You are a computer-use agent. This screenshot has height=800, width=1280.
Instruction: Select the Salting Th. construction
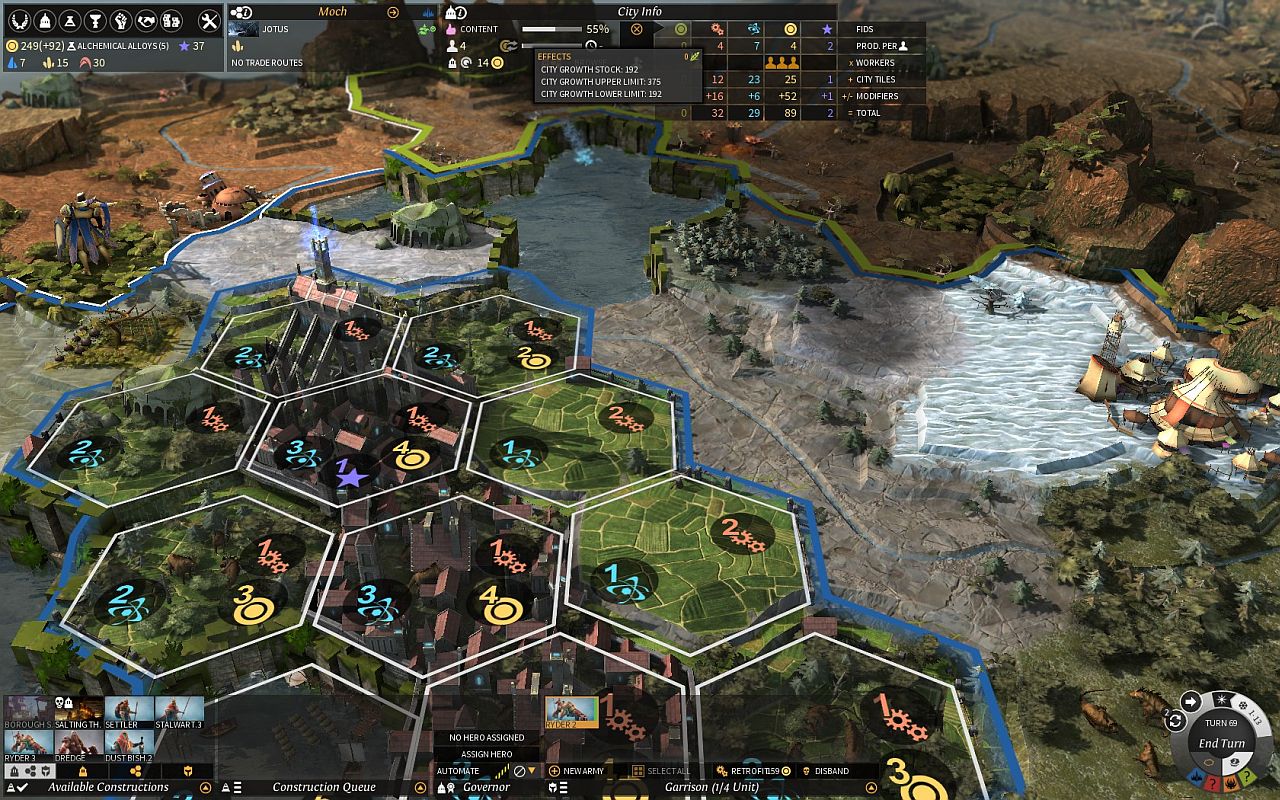point(78,711)
